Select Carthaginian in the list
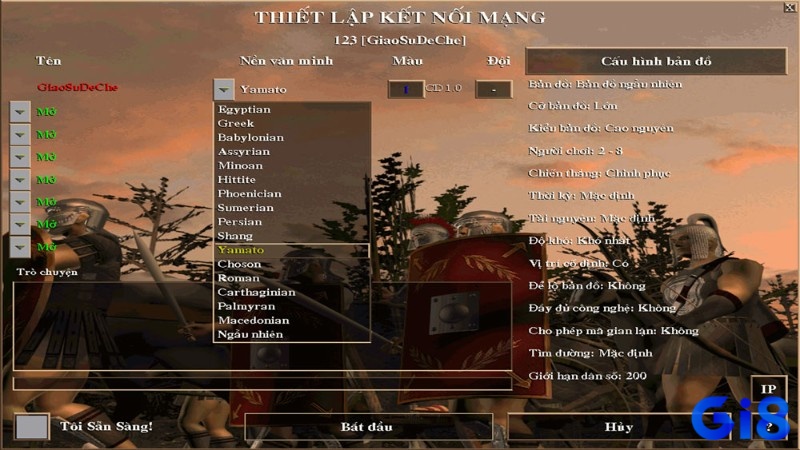The width and height of the screenshot is (800, 450). [256, 292]
